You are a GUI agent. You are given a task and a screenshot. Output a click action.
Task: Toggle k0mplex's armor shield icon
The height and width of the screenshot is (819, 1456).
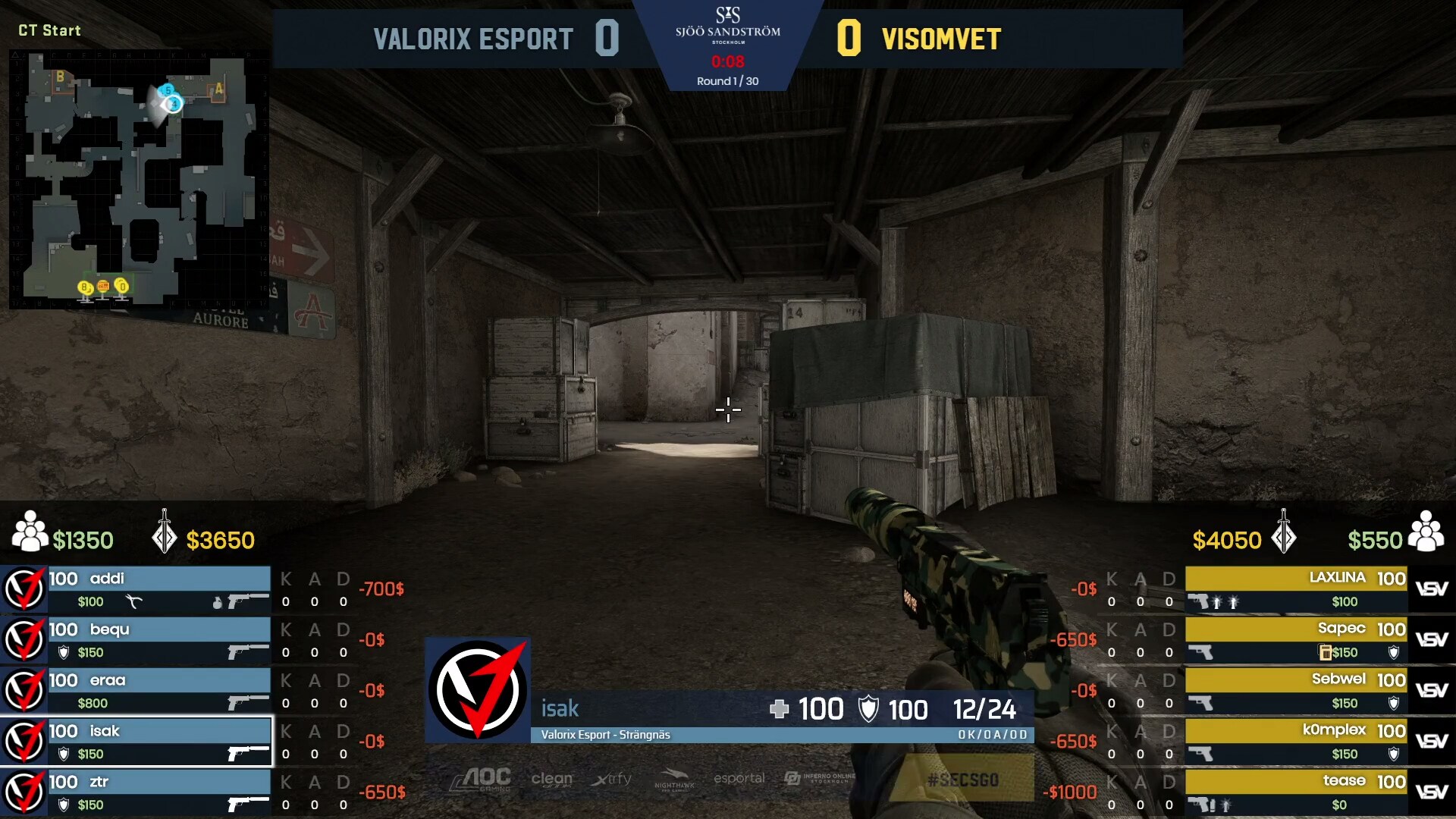1393,753
